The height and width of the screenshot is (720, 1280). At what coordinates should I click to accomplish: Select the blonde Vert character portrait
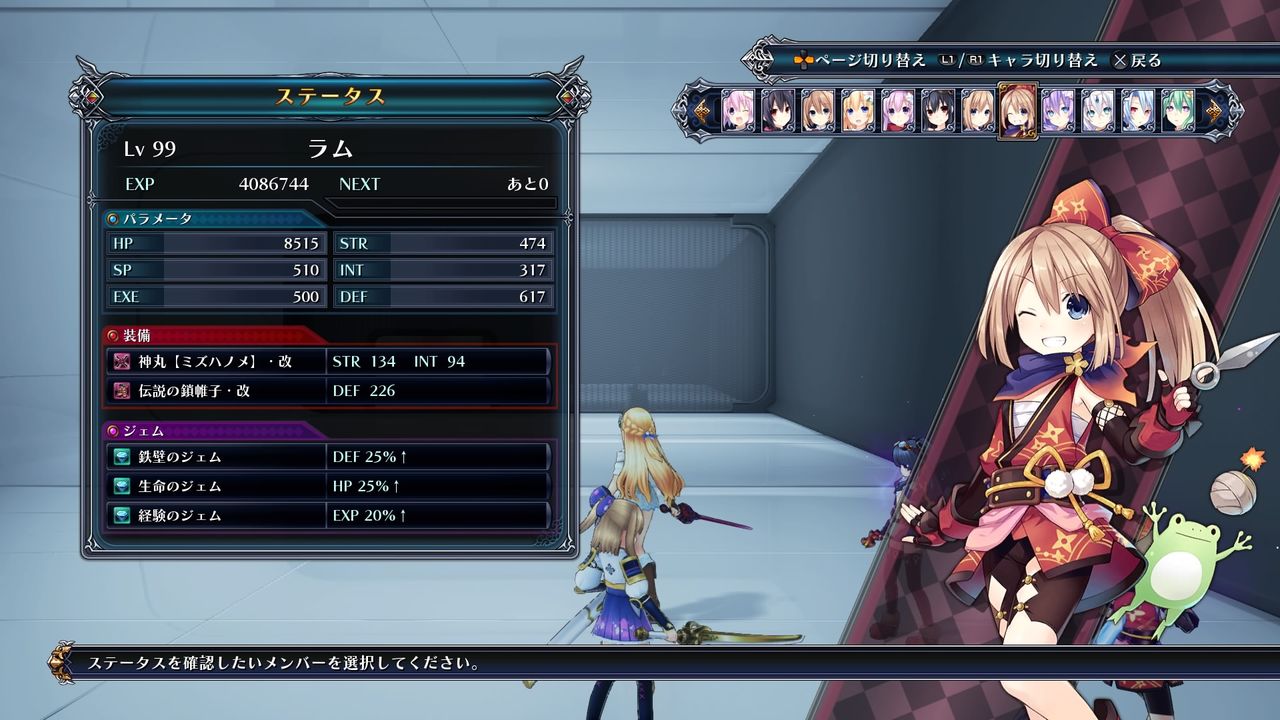click(x=857, y=111)
